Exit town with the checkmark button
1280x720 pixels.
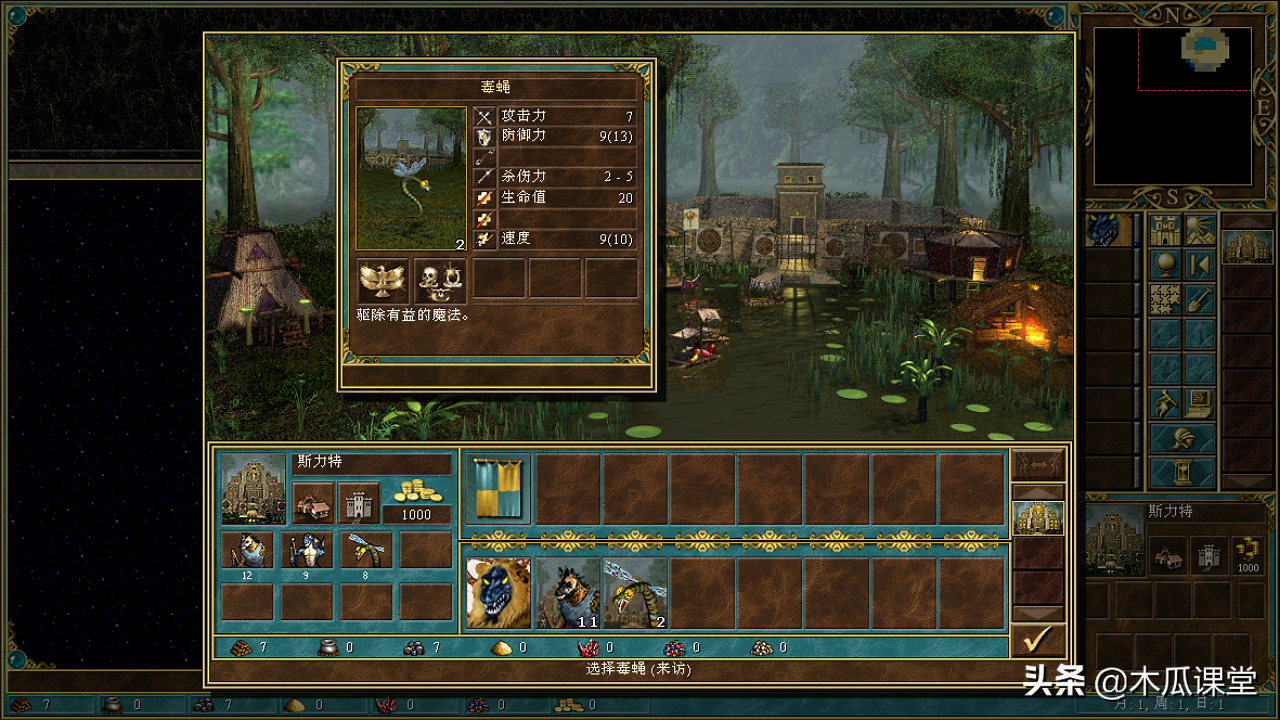coord(1038,640)
